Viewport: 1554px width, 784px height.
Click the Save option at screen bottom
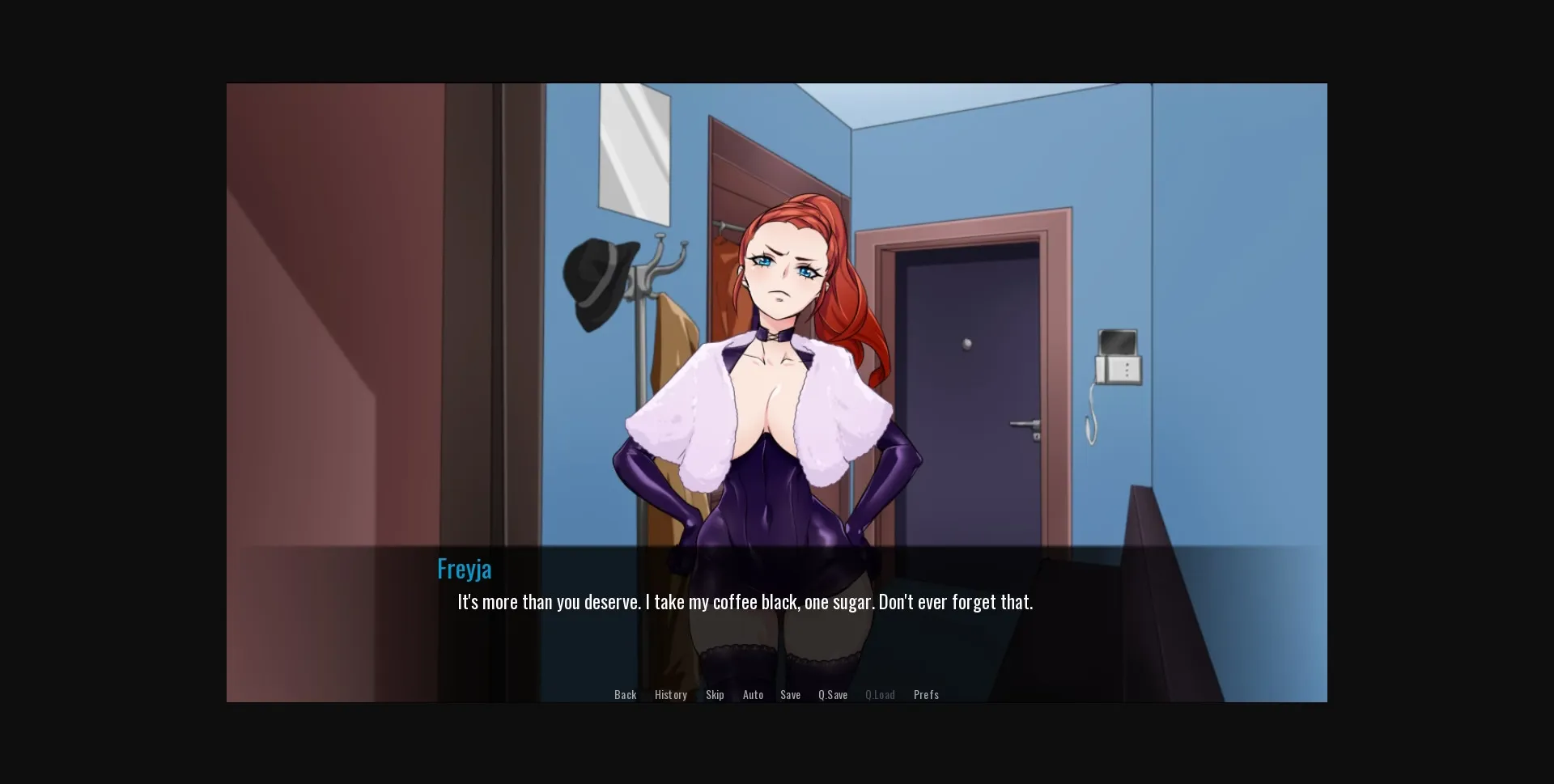pyautogui.click(x=790, y=694)
